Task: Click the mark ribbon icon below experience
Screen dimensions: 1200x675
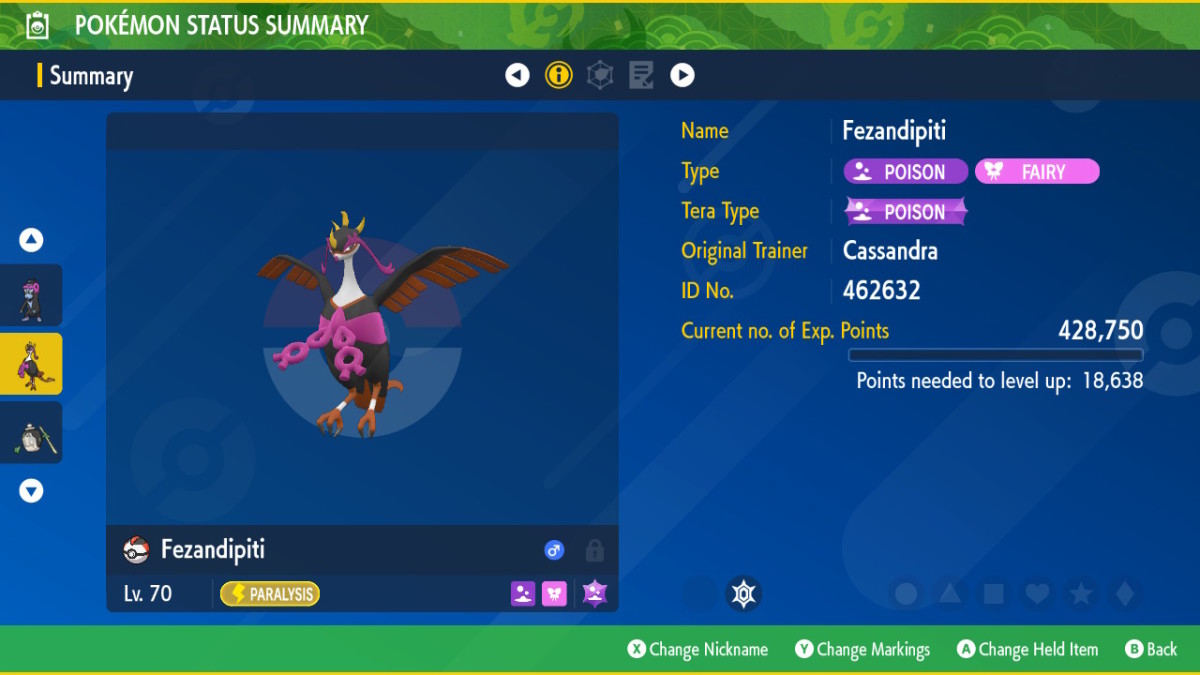Action: (743, 594)
